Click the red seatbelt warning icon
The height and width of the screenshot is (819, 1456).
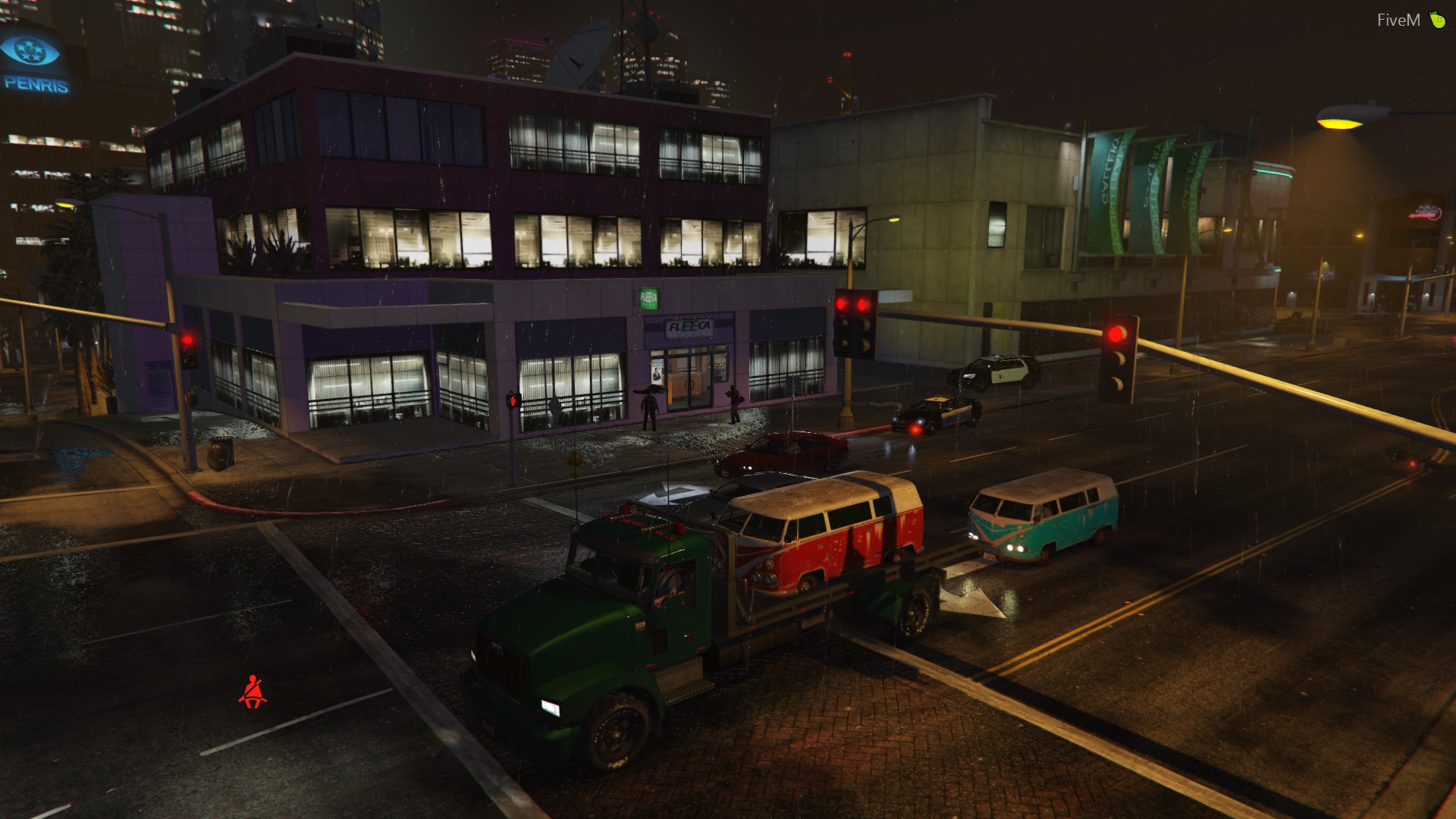point(253,692)
